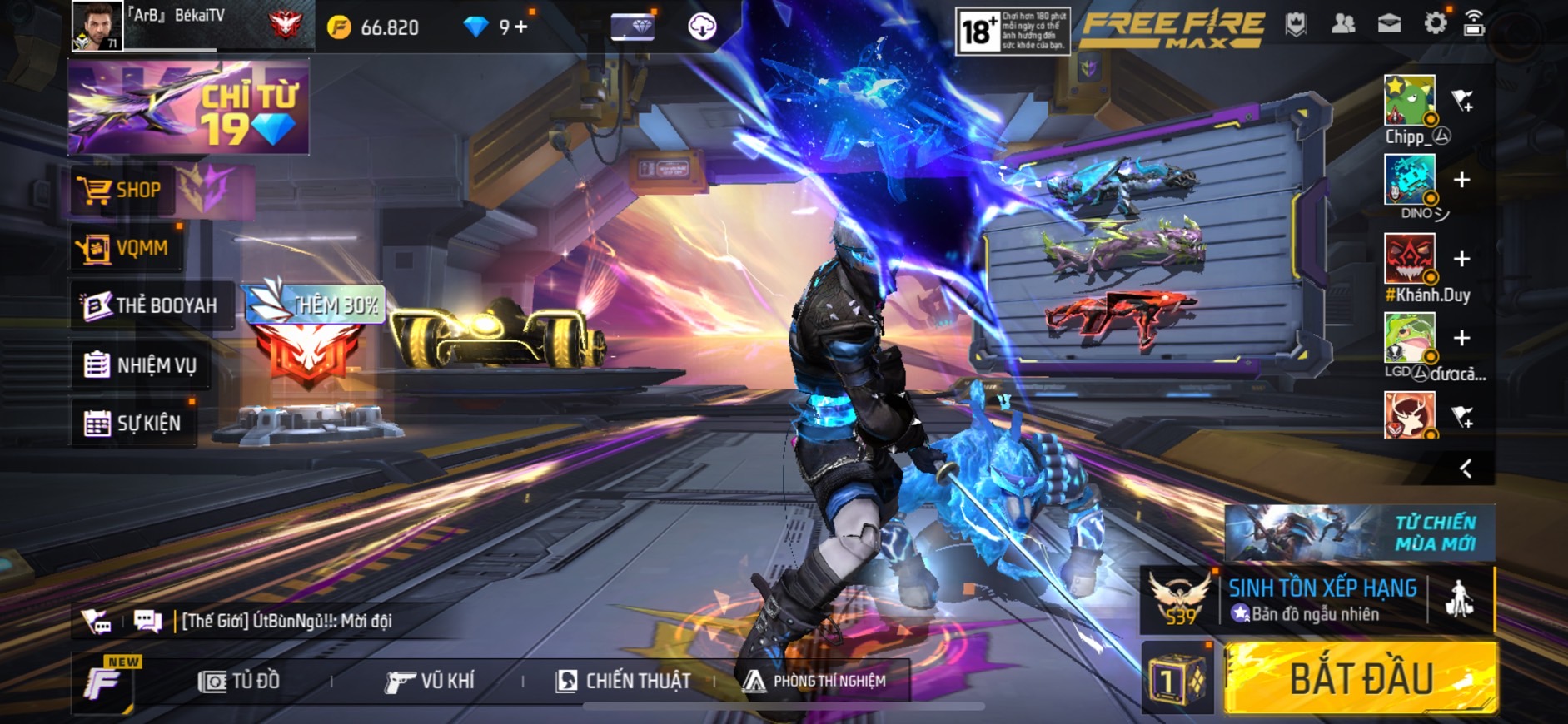Viewport: 1568px width, 724px height.
Task: Open the TỬ CHIẾN MÙA MỚI banner
Action: (1359, 533)
